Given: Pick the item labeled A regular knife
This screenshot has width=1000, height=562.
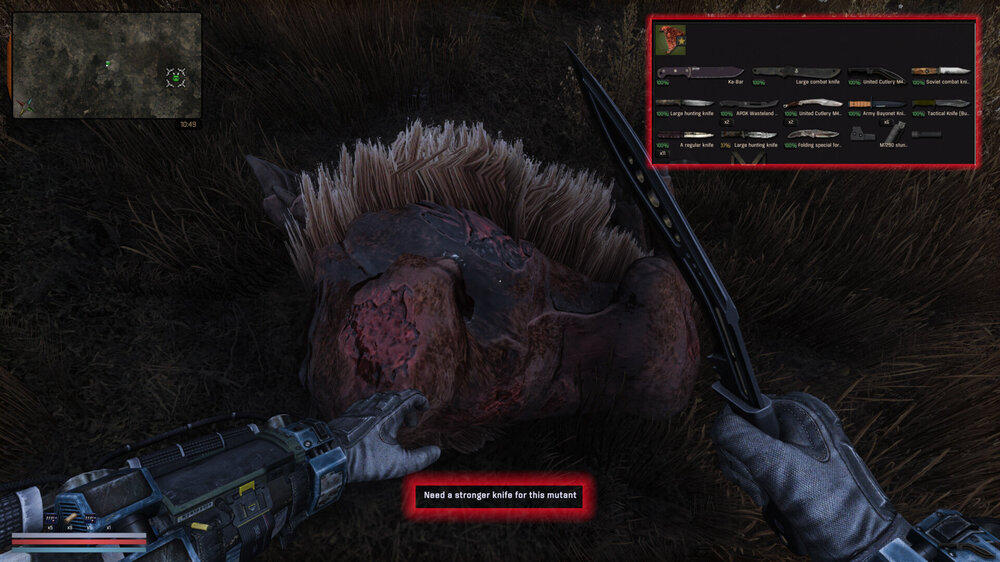Looking at the screenshot, I should 684,136.
